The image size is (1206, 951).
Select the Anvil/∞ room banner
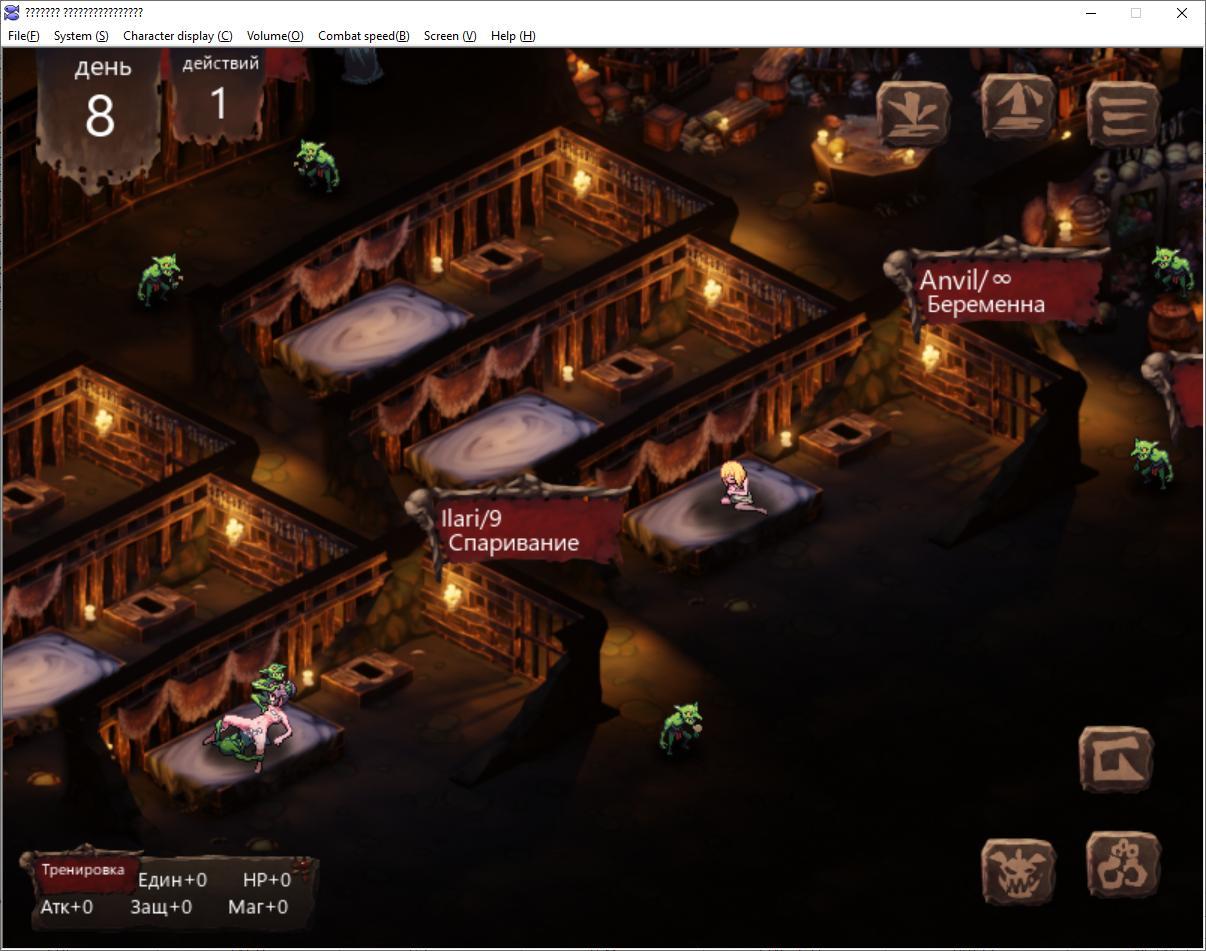pos(1004,291)
